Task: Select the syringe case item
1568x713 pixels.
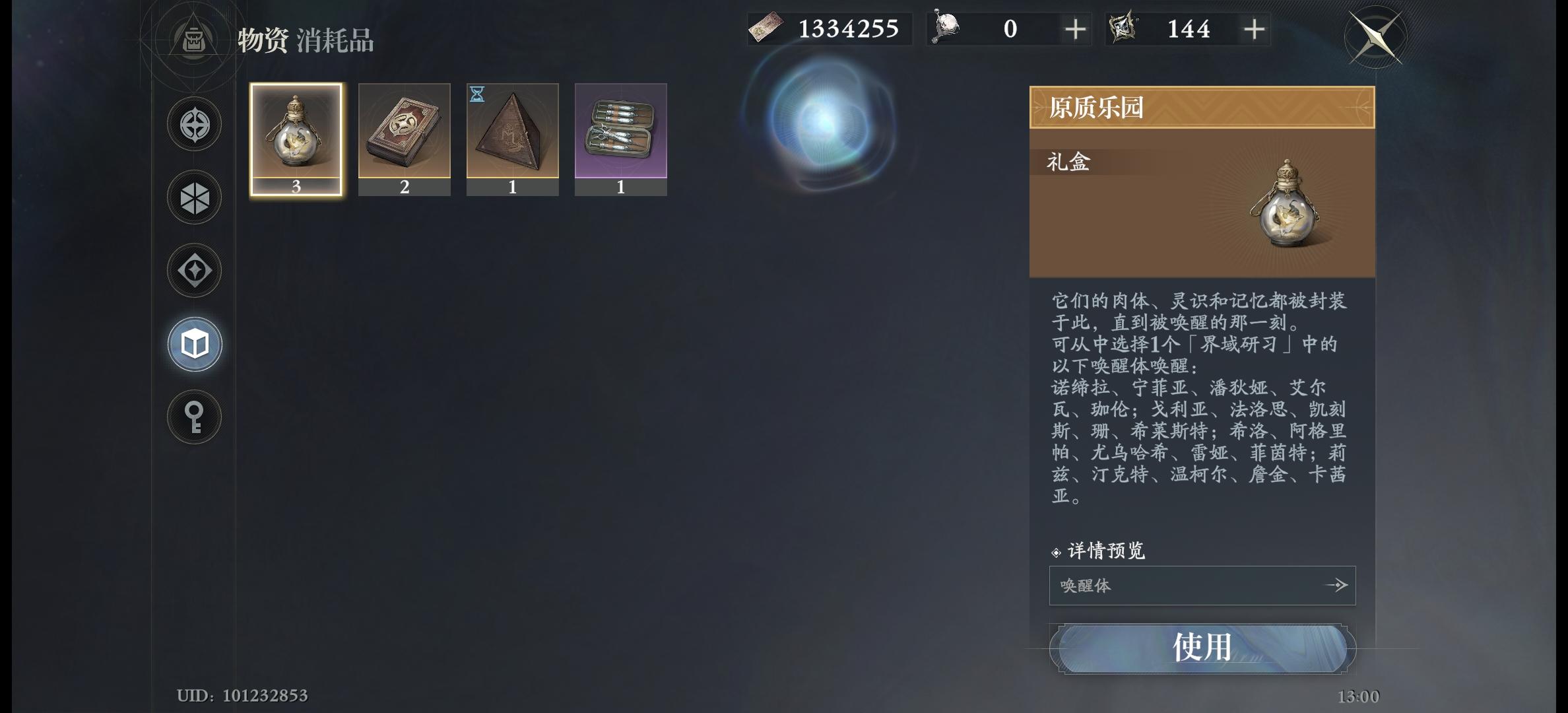Action: (x=621, y=137)
